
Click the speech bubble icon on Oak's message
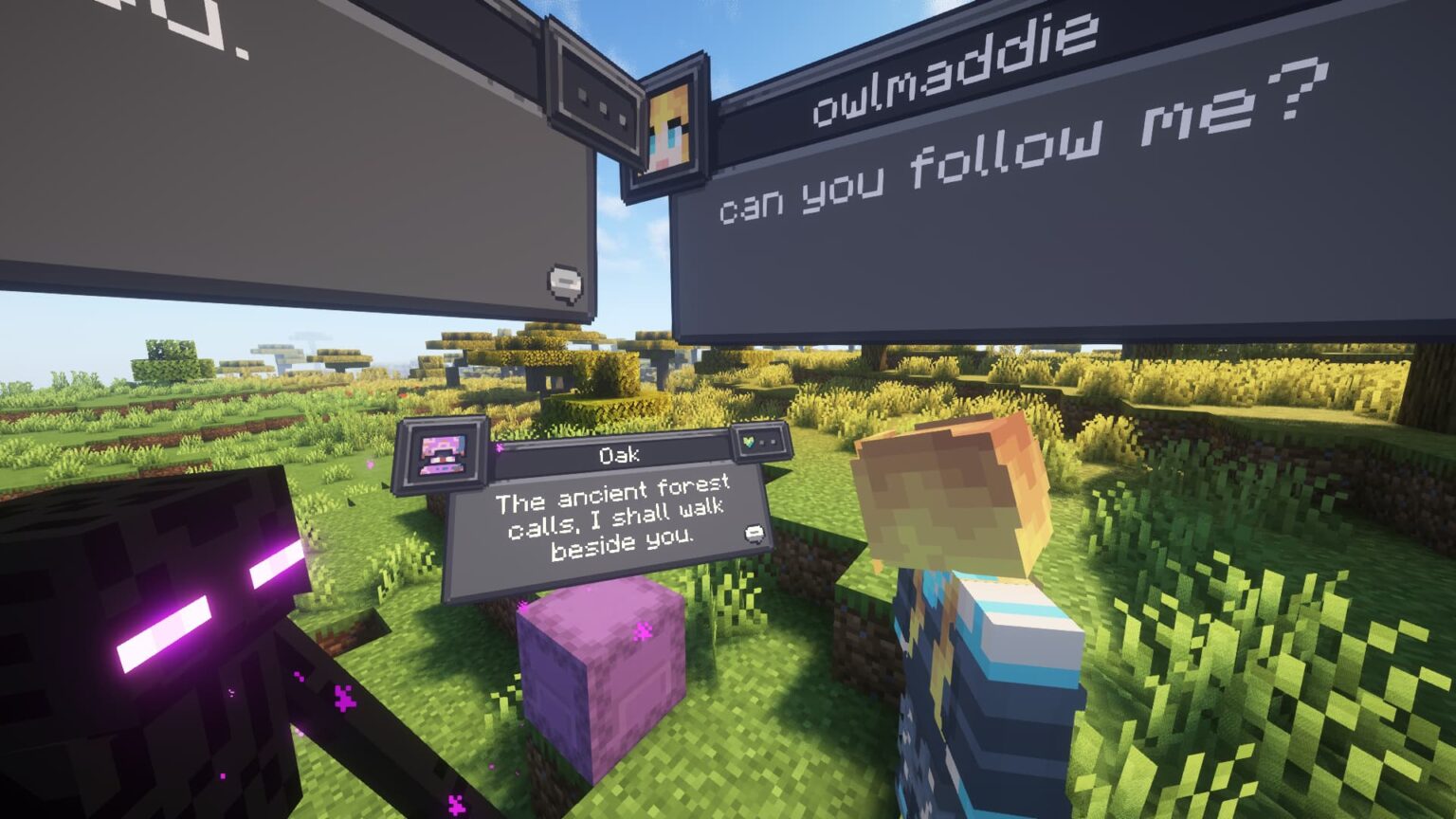tap(754, 533)
